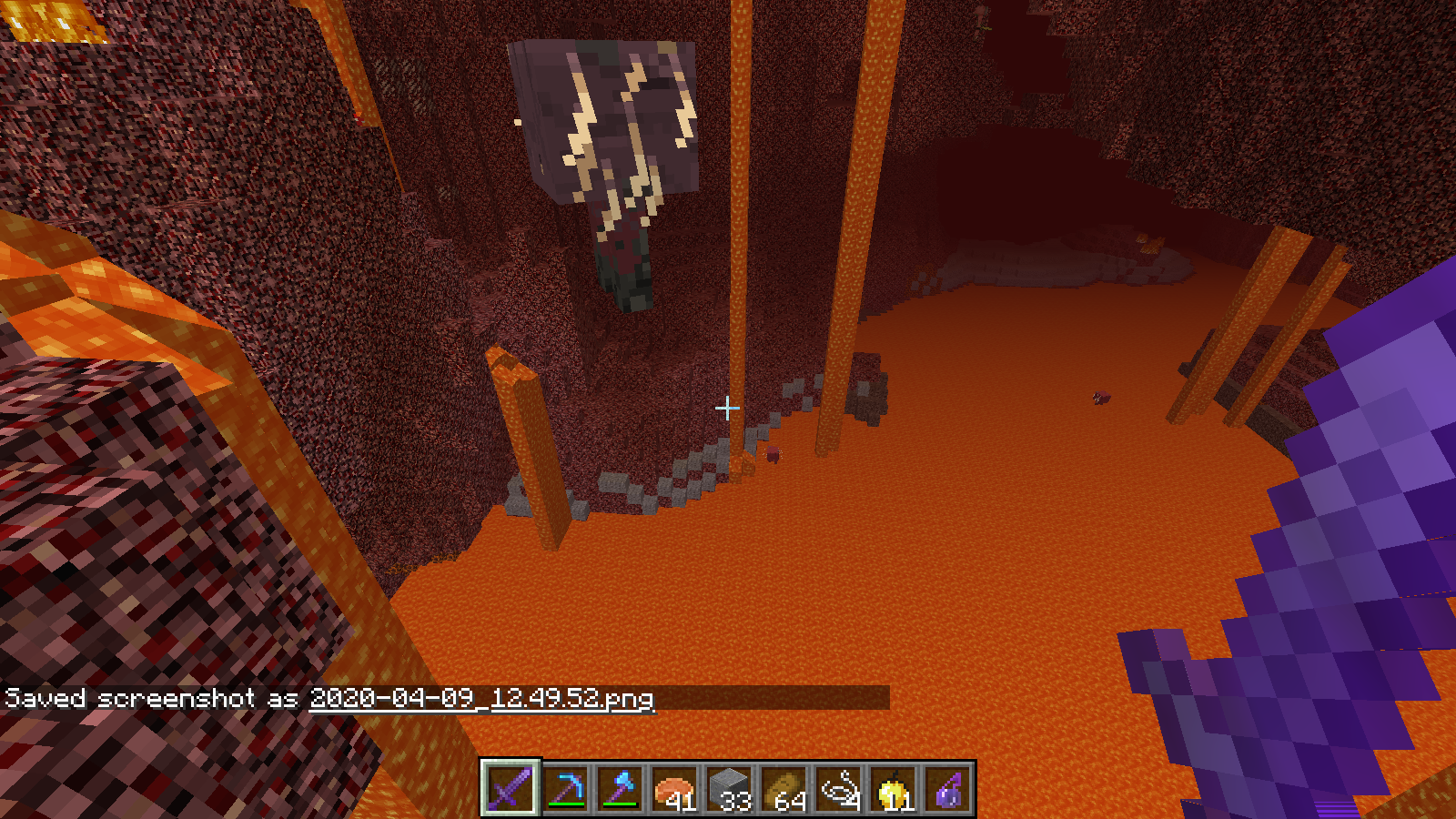Select the enchanted purple sword hotbar slot
This screenshot has height=819, width=1456.
tap(510, 788)
